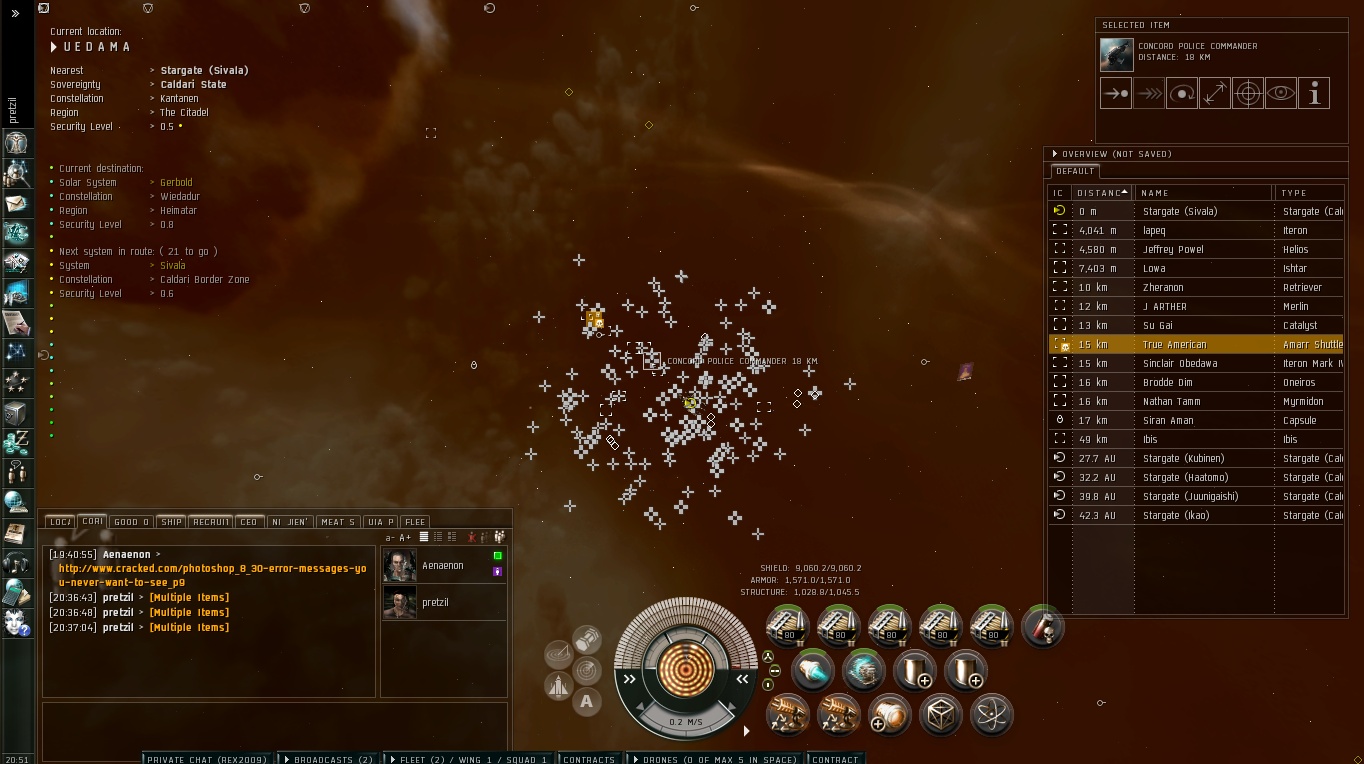
Task: Lock target using the crosshair icon
Action: click(x=1248, y=94)
